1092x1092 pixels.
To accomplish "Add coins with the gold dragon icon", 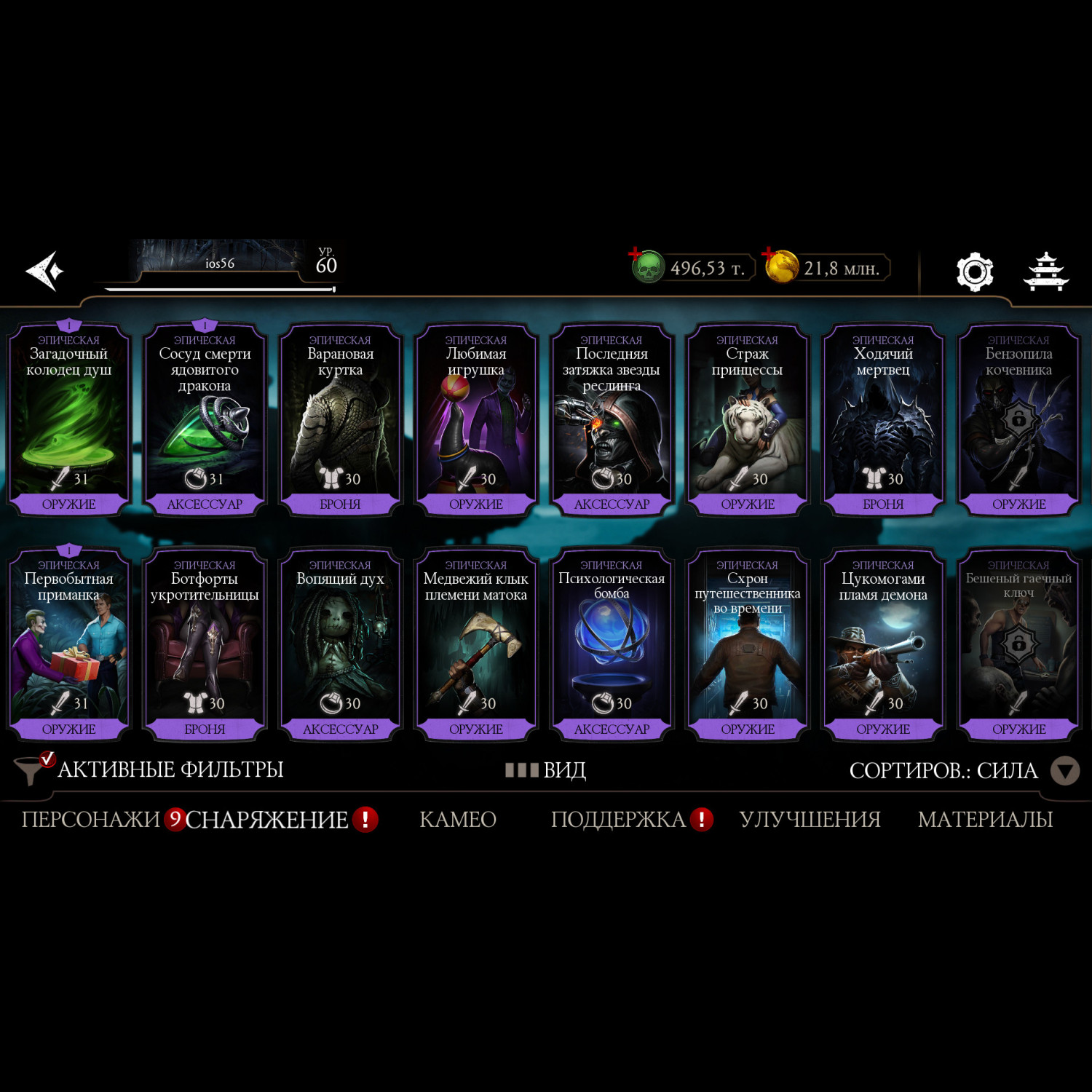I will 780,267.
